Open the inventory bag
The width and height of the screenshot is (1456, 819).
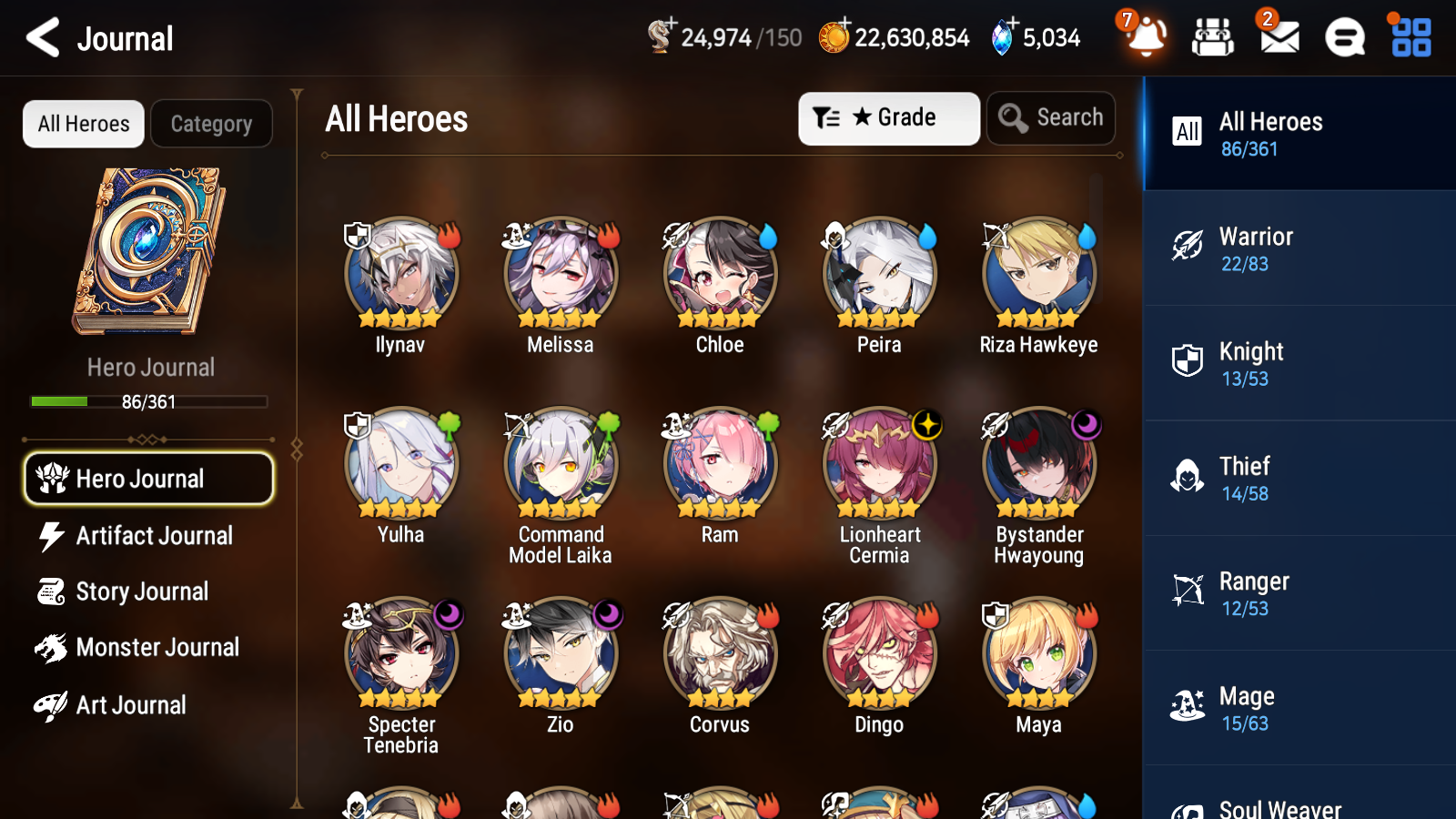(1213, 38)
